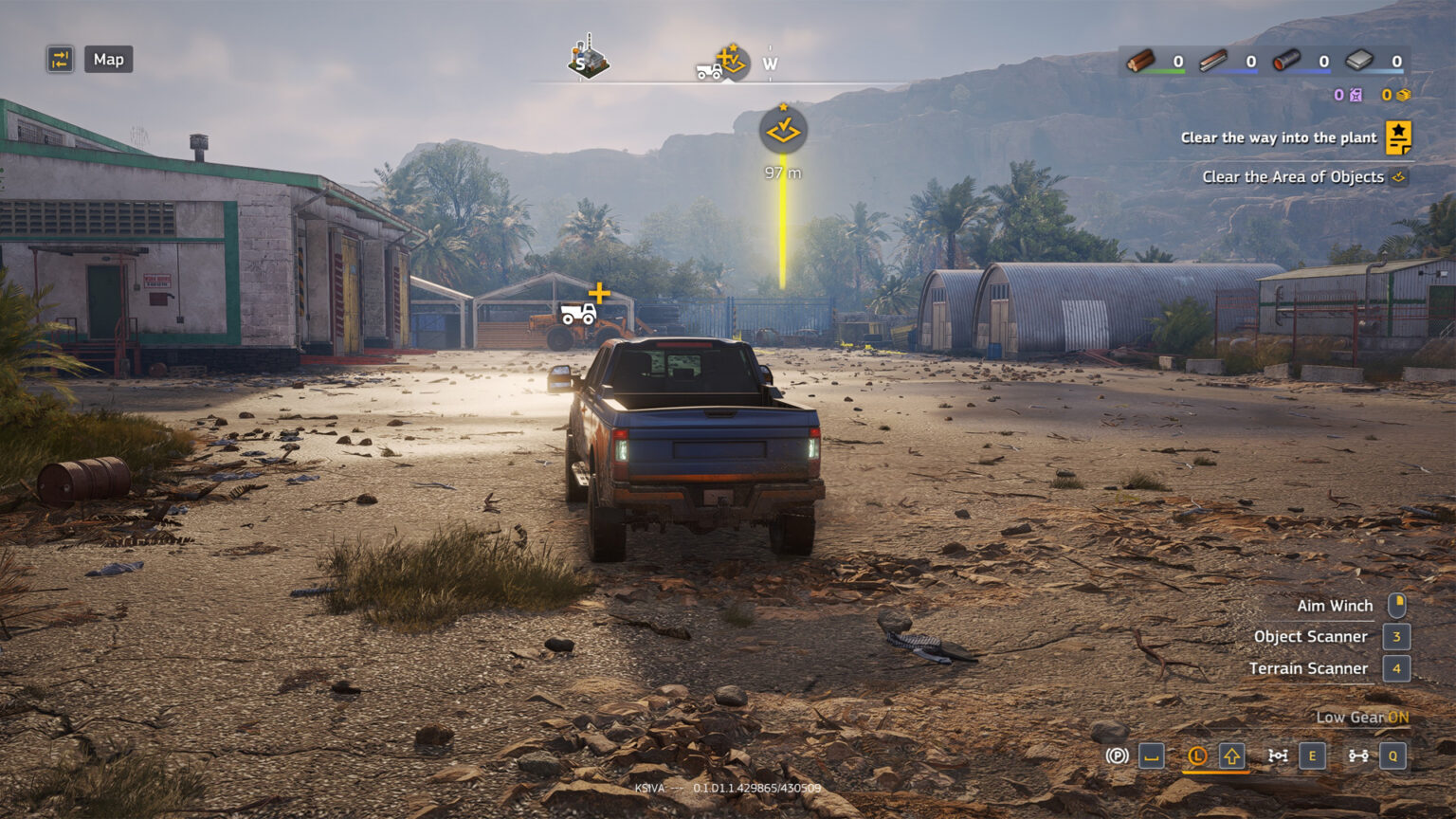Click the yellow starred contract icon
Image resolution: width=1456 pixels, height=819 pixels.
(x=1398, y=137)
